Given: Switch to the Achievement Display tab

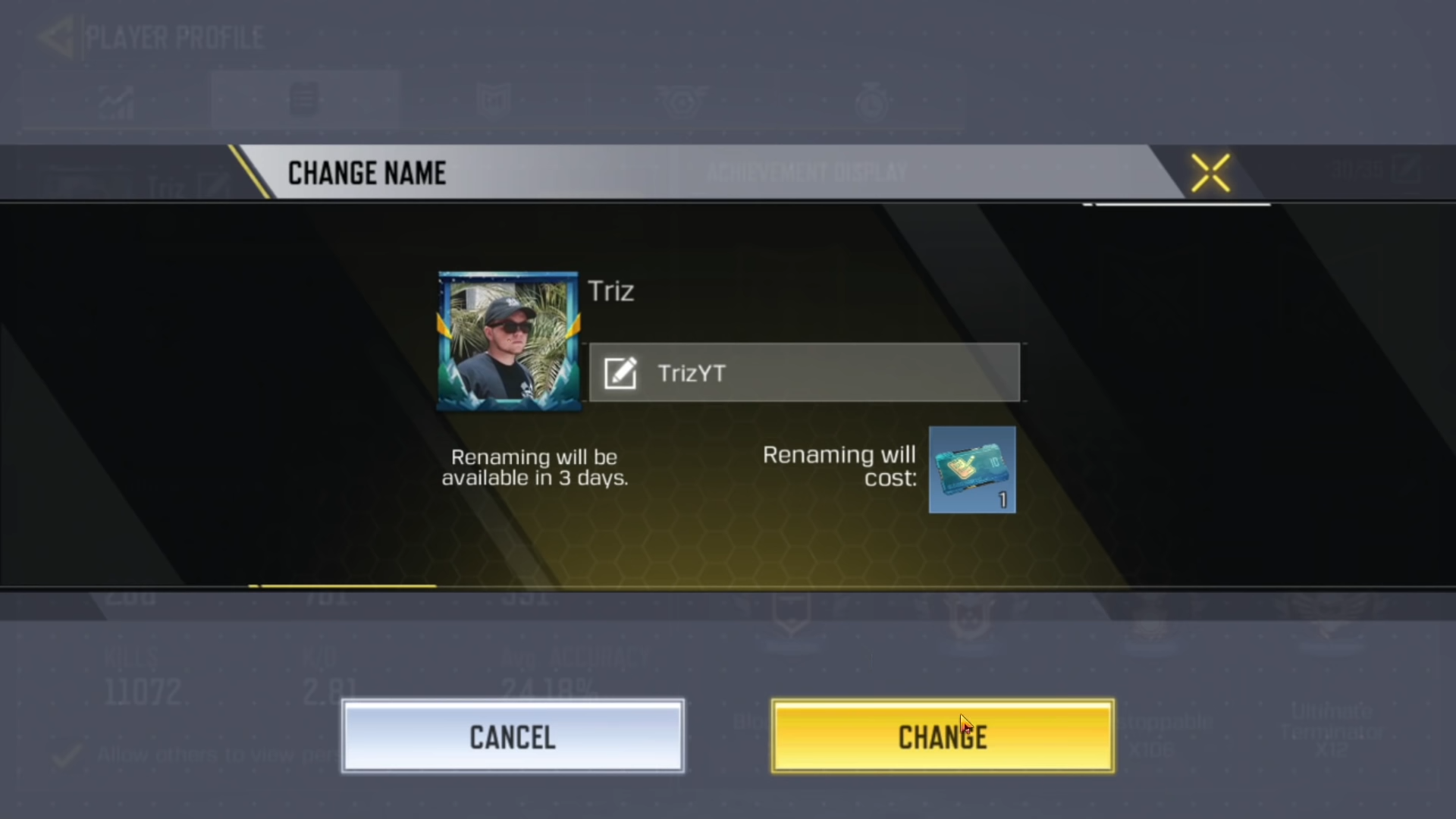Looking at the screenshot, I should tap(807, 172).
